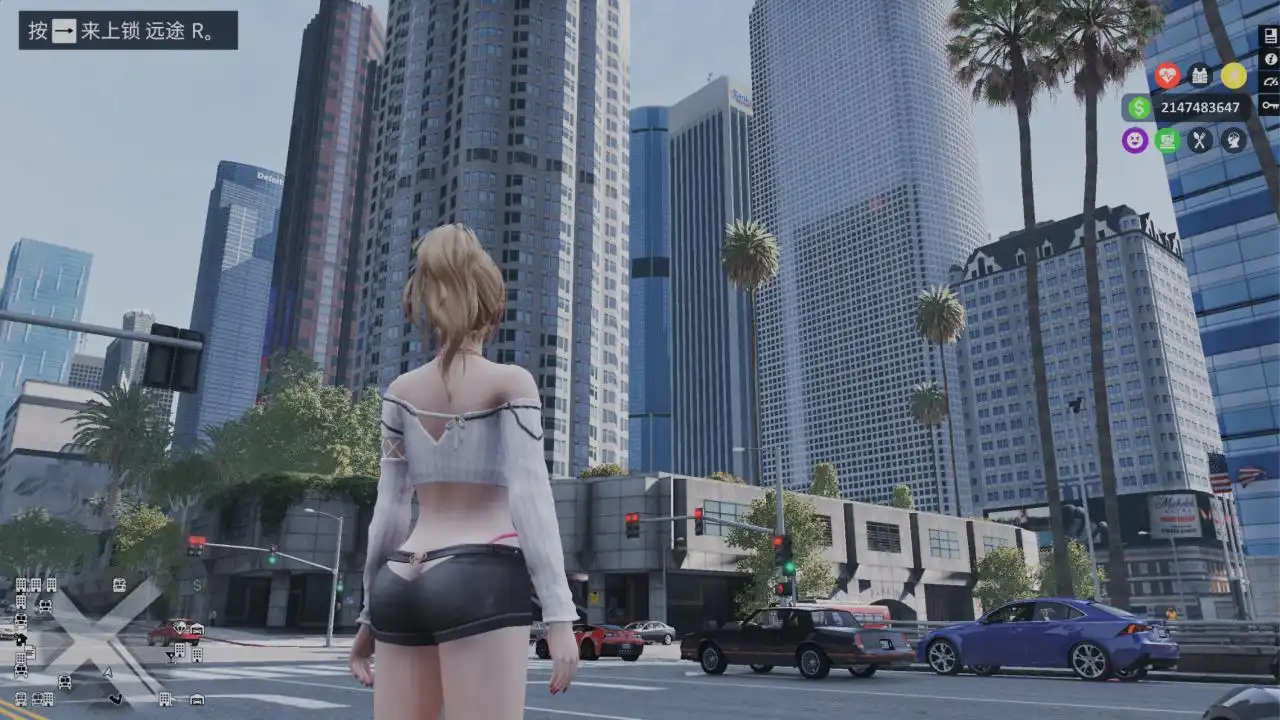
Task: Click the info icon in the sidebar
Action: click(1270, 59)
